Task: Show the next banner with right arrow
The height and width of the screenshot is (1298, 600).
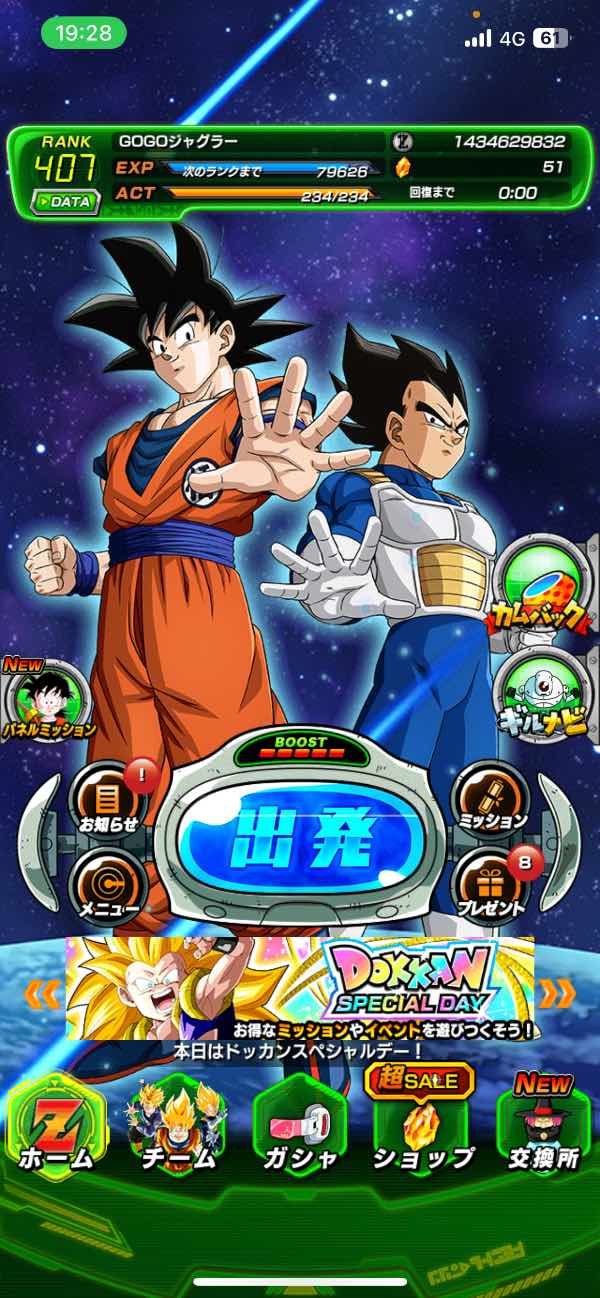Action: pyautogui.click(x=557, y=992)
